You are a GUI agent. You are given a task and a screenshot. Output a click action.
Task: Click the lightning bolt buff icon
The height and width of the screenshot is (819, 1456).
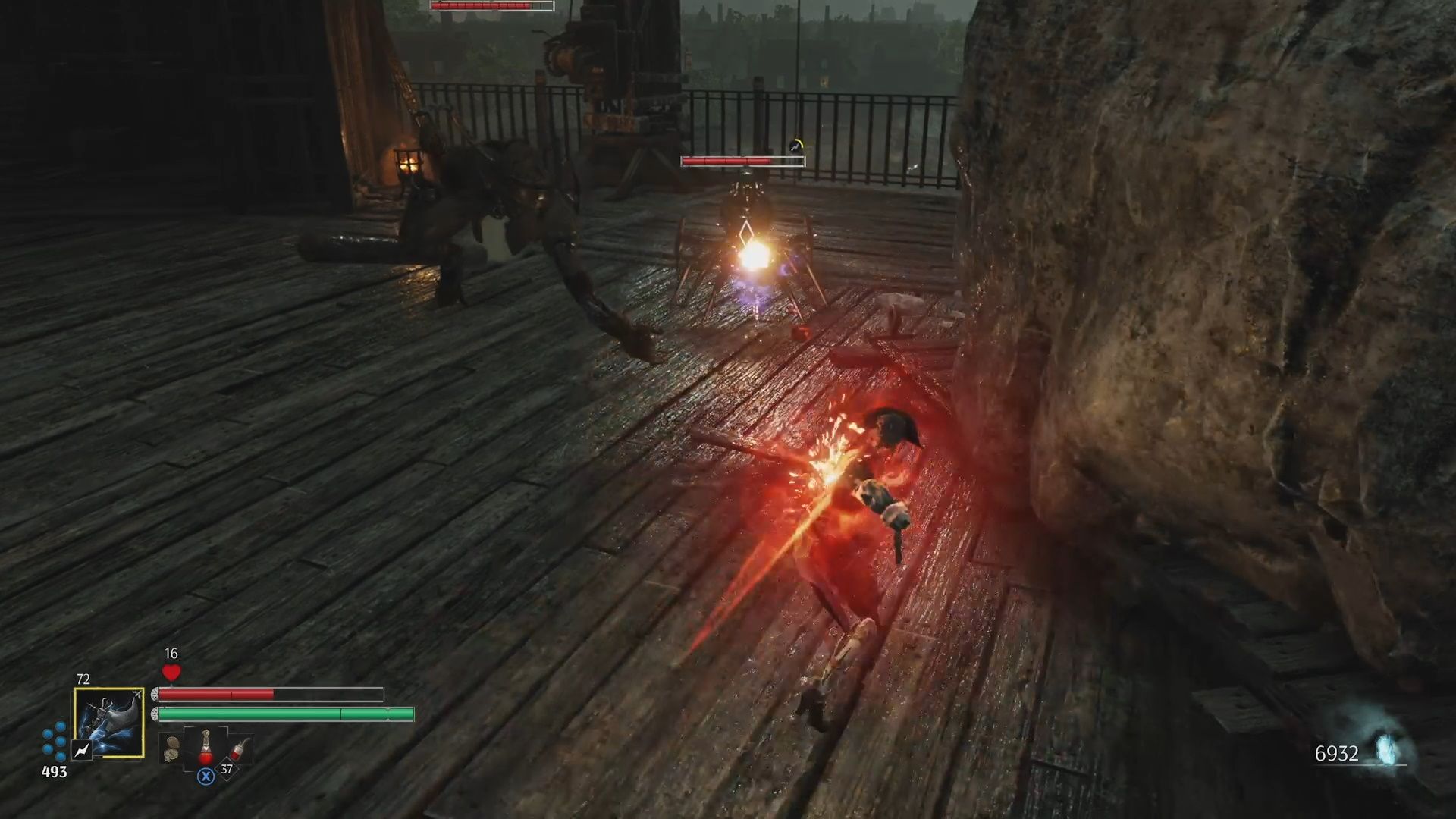[x=83, y=750]
